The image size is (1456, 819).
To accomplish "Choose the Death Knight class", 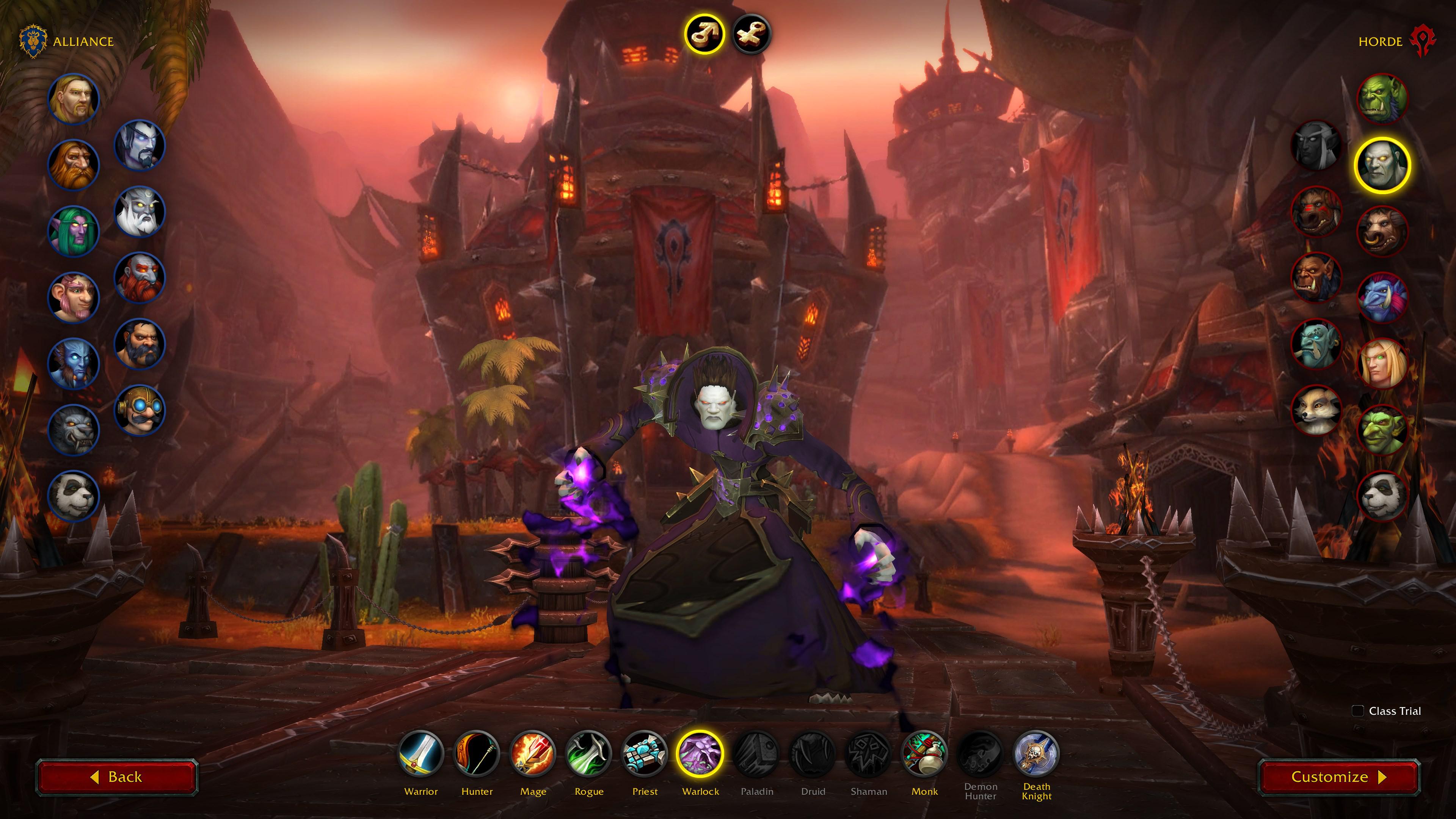I will 1037,754.
